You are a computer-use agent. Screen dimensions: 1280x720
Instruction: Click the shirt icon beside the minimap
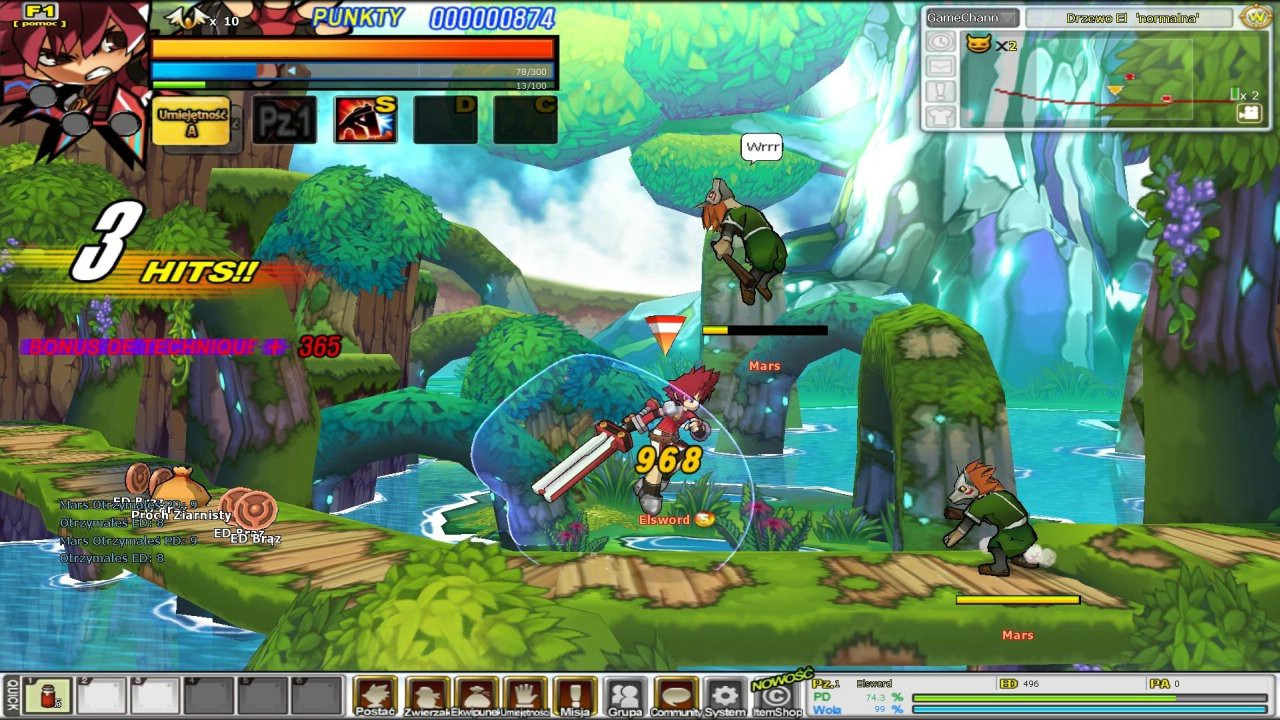click(x=940, y=116)
